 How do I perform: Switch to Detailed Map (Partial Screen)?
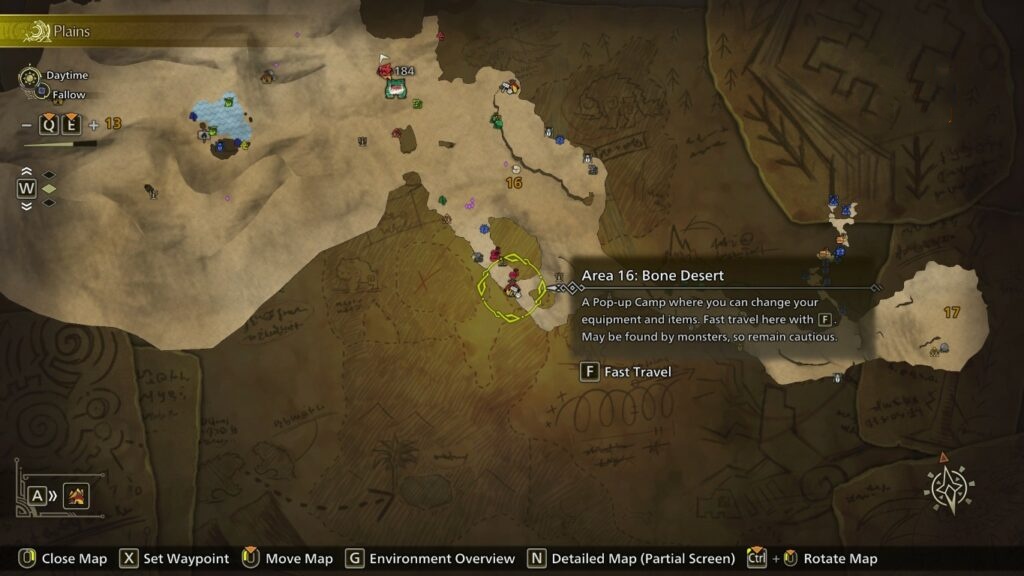[x=631, y=558]
